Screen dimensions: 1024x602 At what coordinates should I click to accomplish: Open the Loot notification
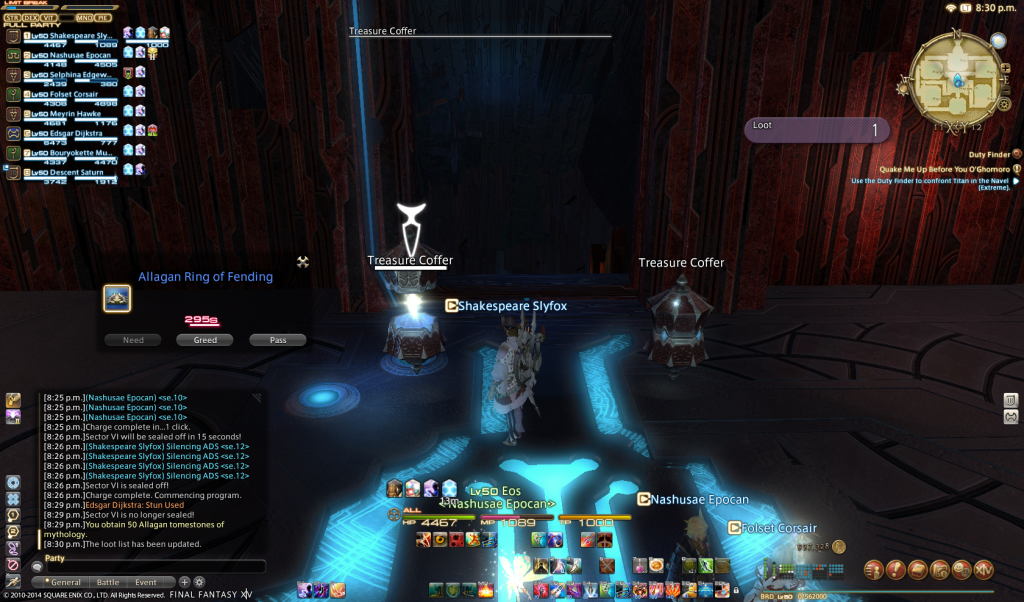817,130
